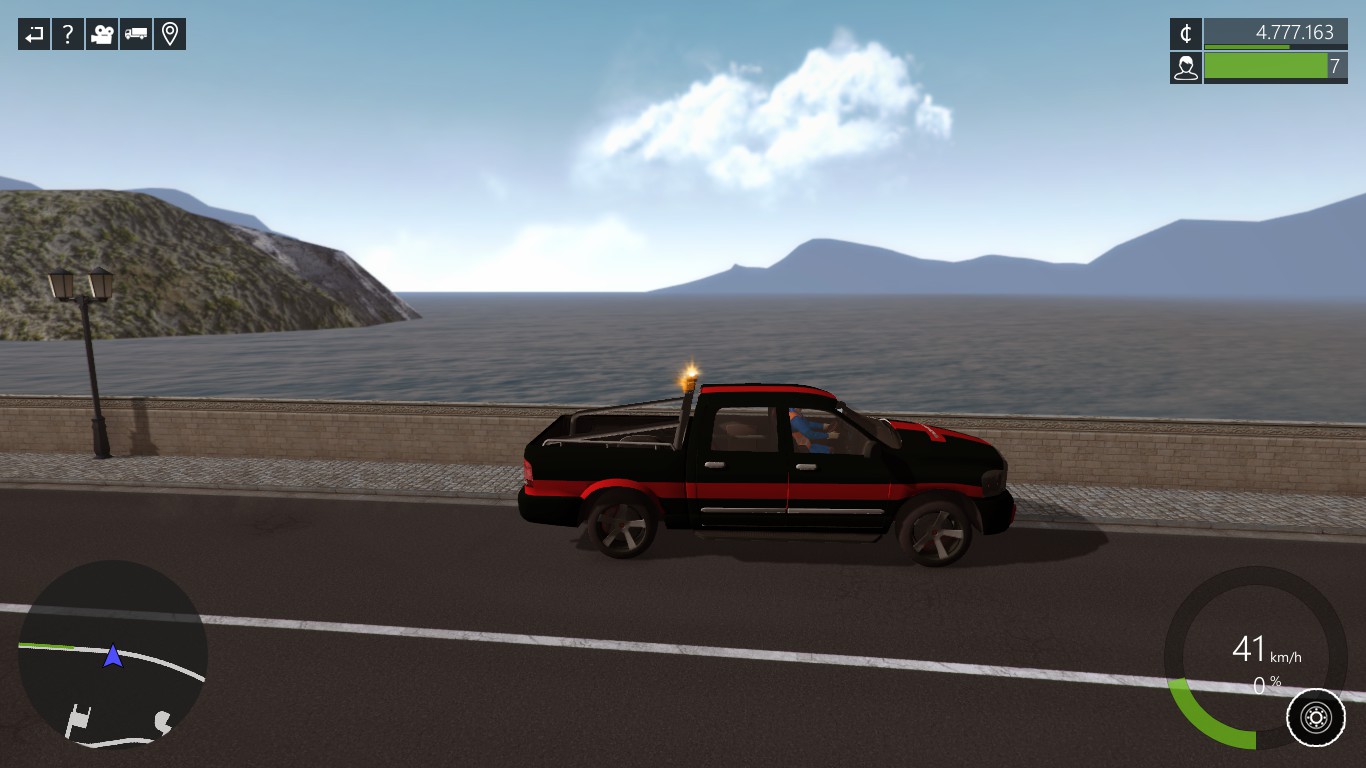Click the driver avatar icon

pos(1185,68)
